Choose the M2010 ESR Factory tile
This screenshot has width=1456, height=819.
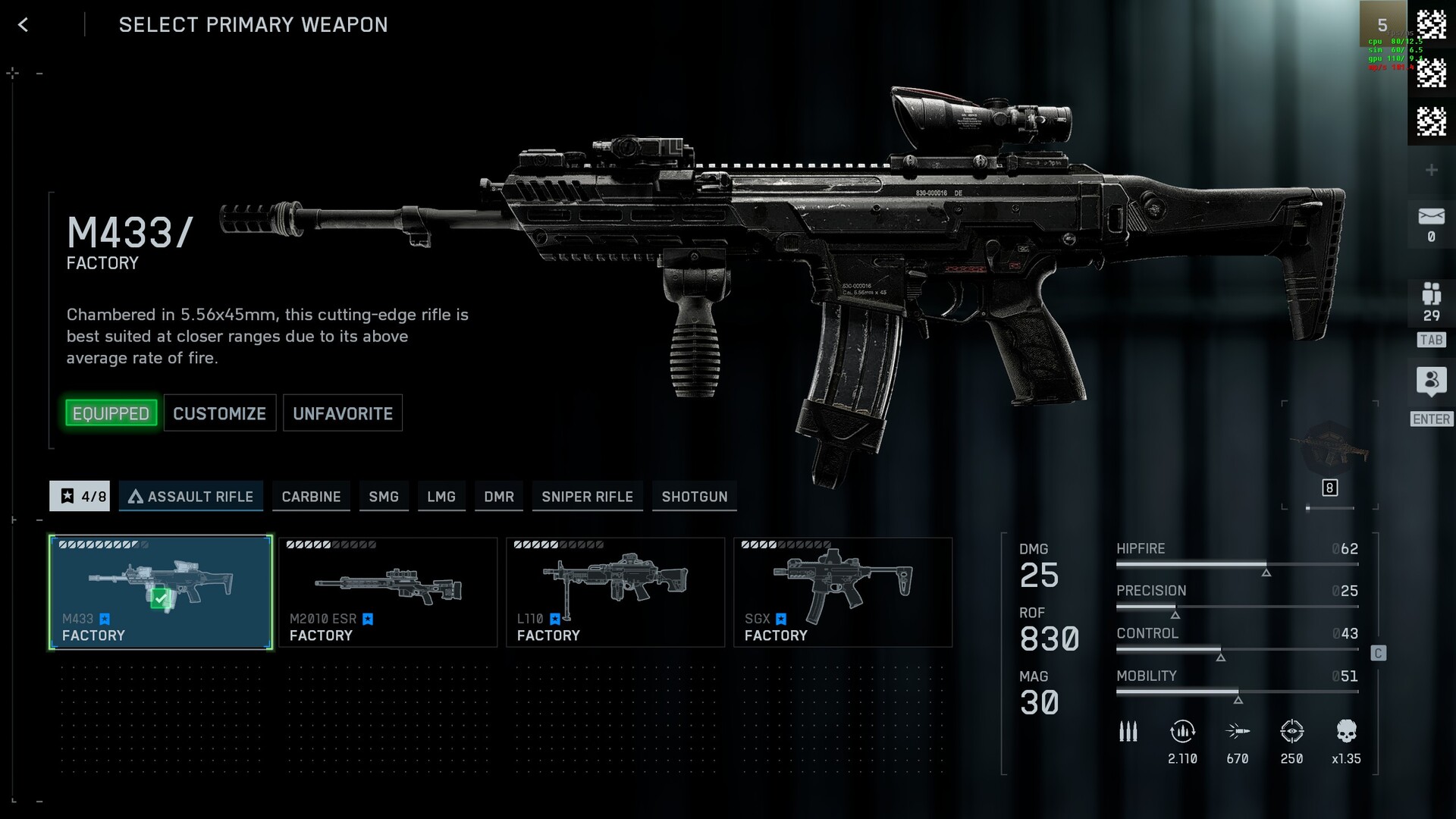(x=388, y=592)
